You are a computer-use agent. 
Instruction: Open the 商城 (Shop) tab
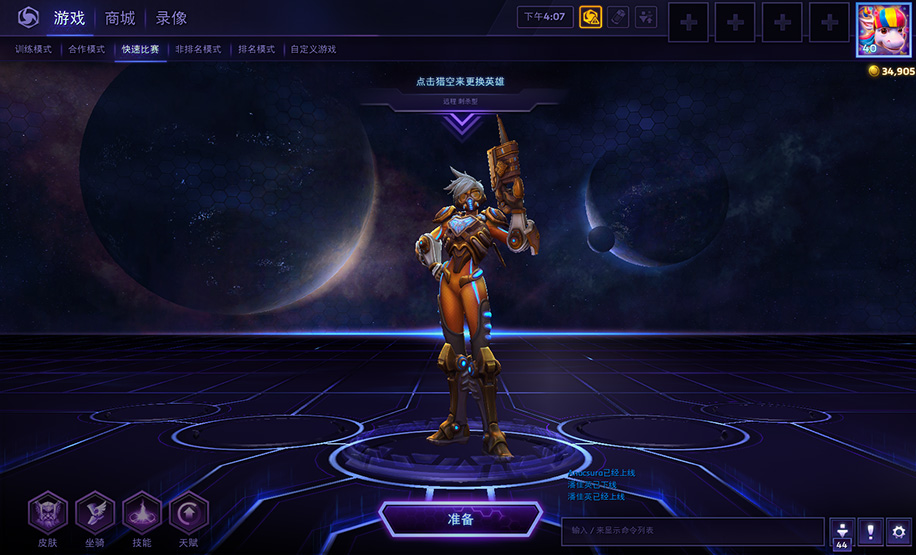(120, 18)
